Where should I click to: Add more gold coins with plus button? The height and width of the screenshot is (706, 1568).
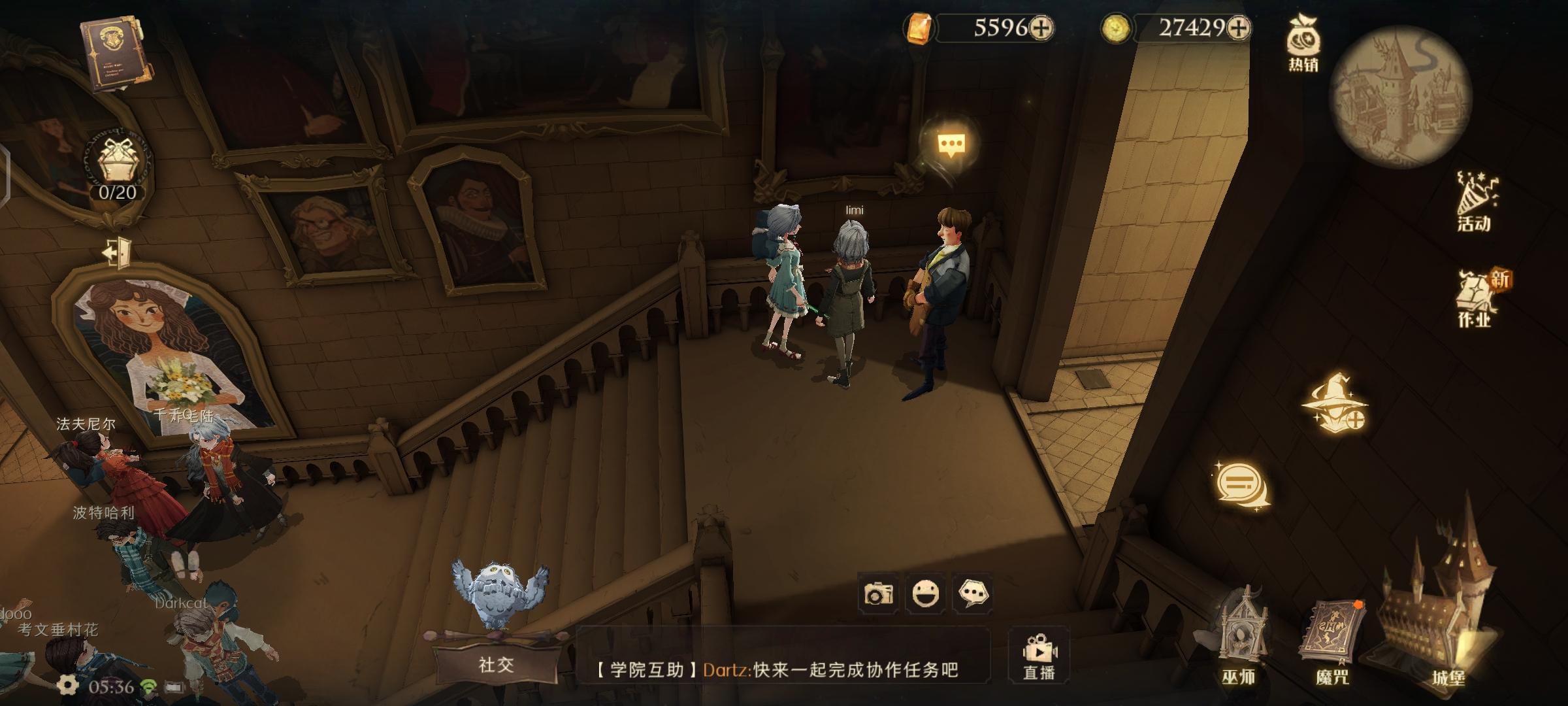(1238, 27)
